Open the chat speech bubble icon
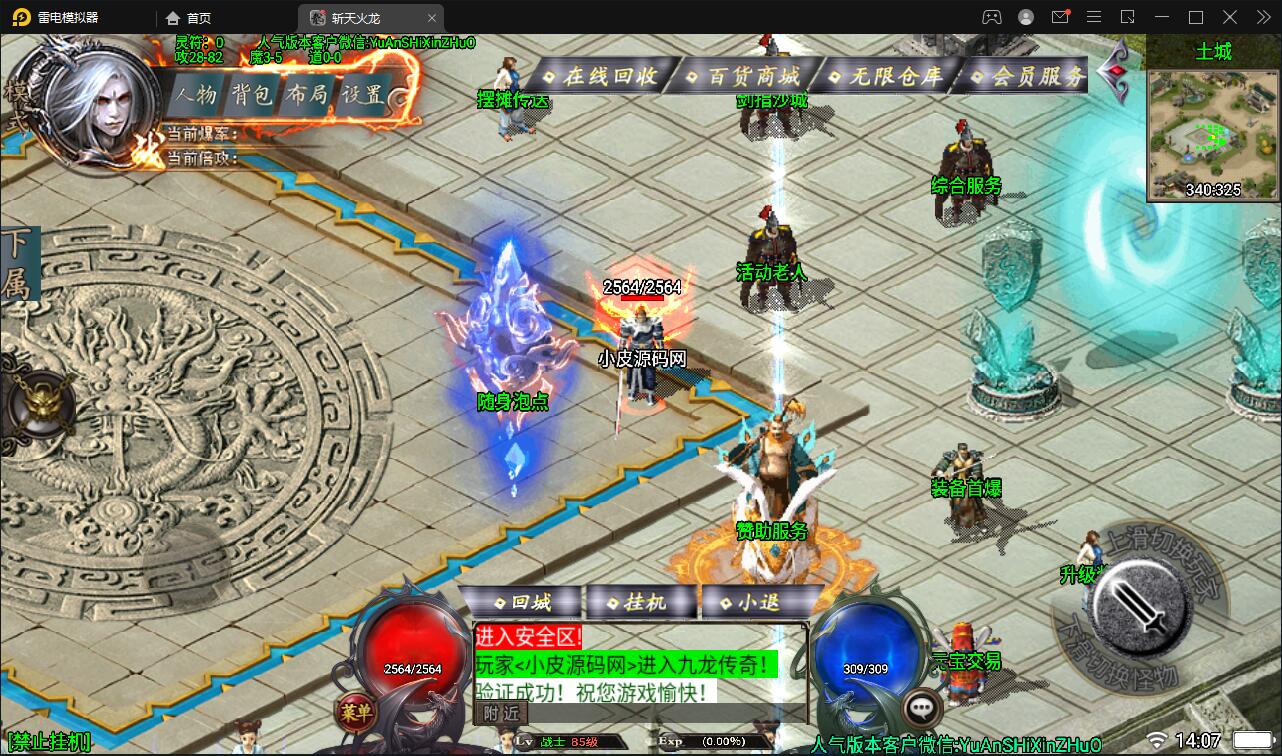This screenshot has height=756, width=1282. click(x=921, y=708)
